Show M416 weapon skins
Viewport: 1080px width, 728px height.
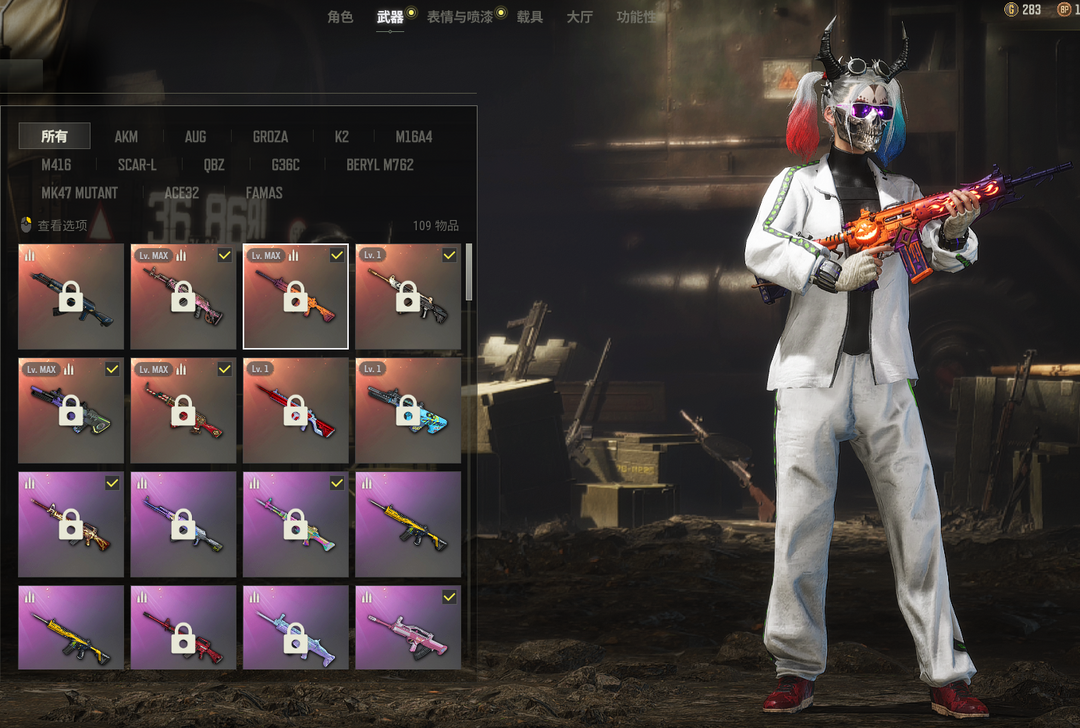[x=56, y=164]
